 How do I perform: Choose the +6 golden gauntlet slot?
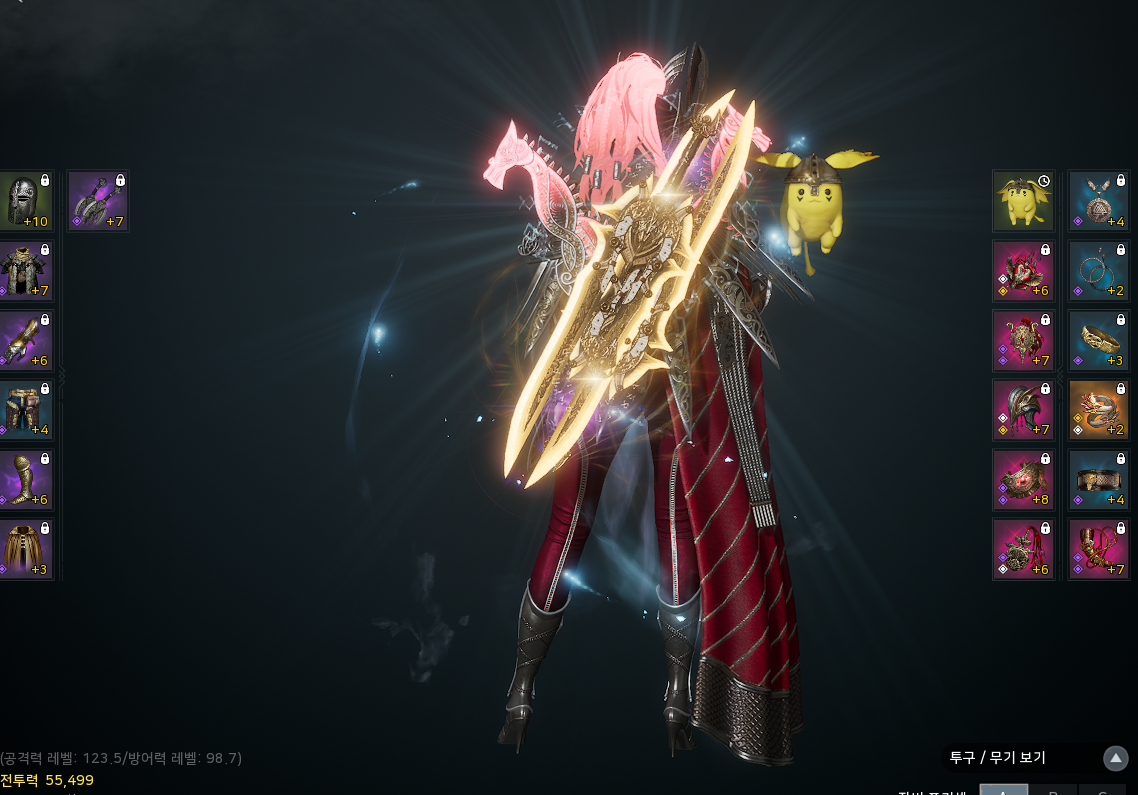(25, 341)
